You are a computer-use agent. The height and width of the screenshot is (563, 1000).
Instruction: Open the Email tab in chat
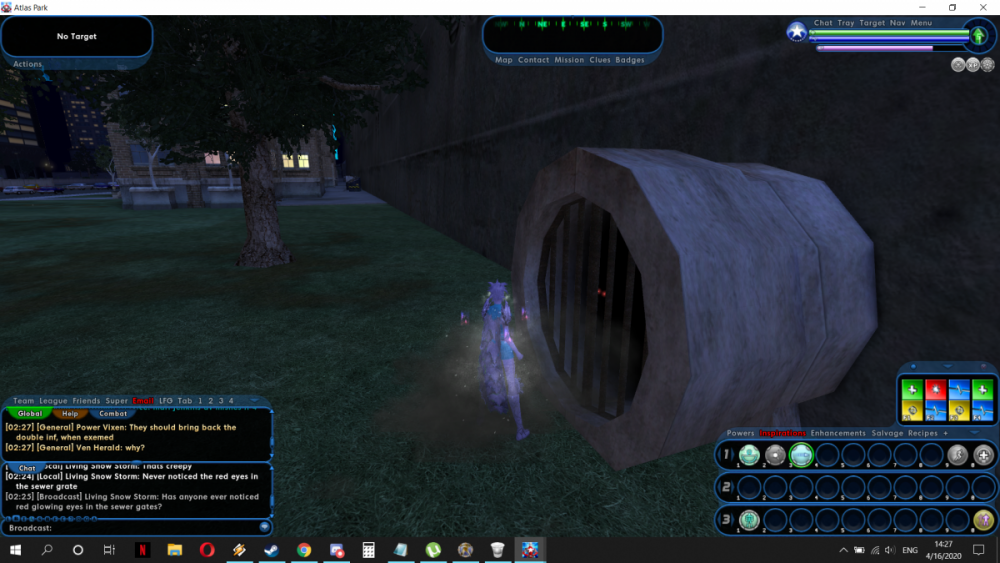coord(143,401)
